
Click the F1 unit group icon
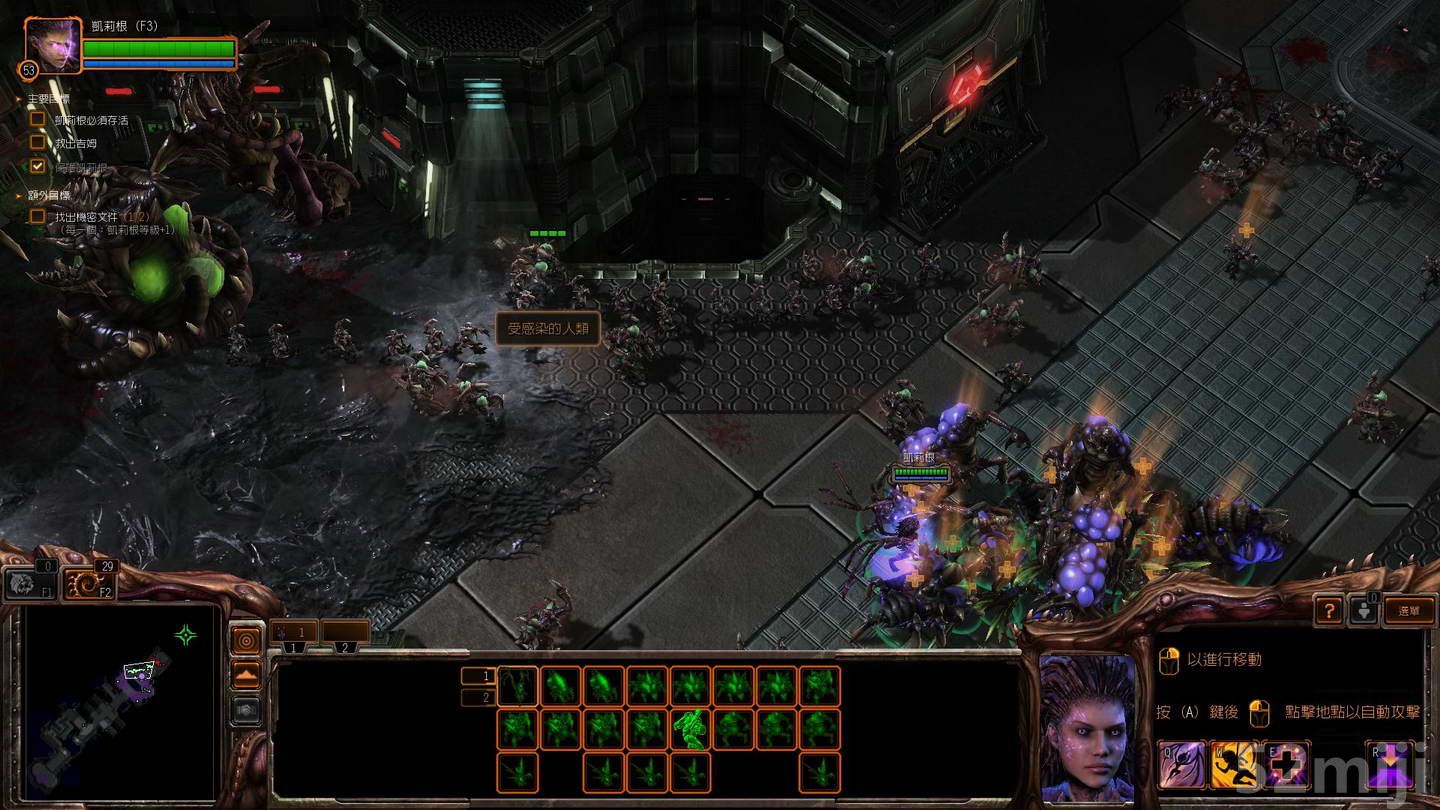(x=31, y=583)
